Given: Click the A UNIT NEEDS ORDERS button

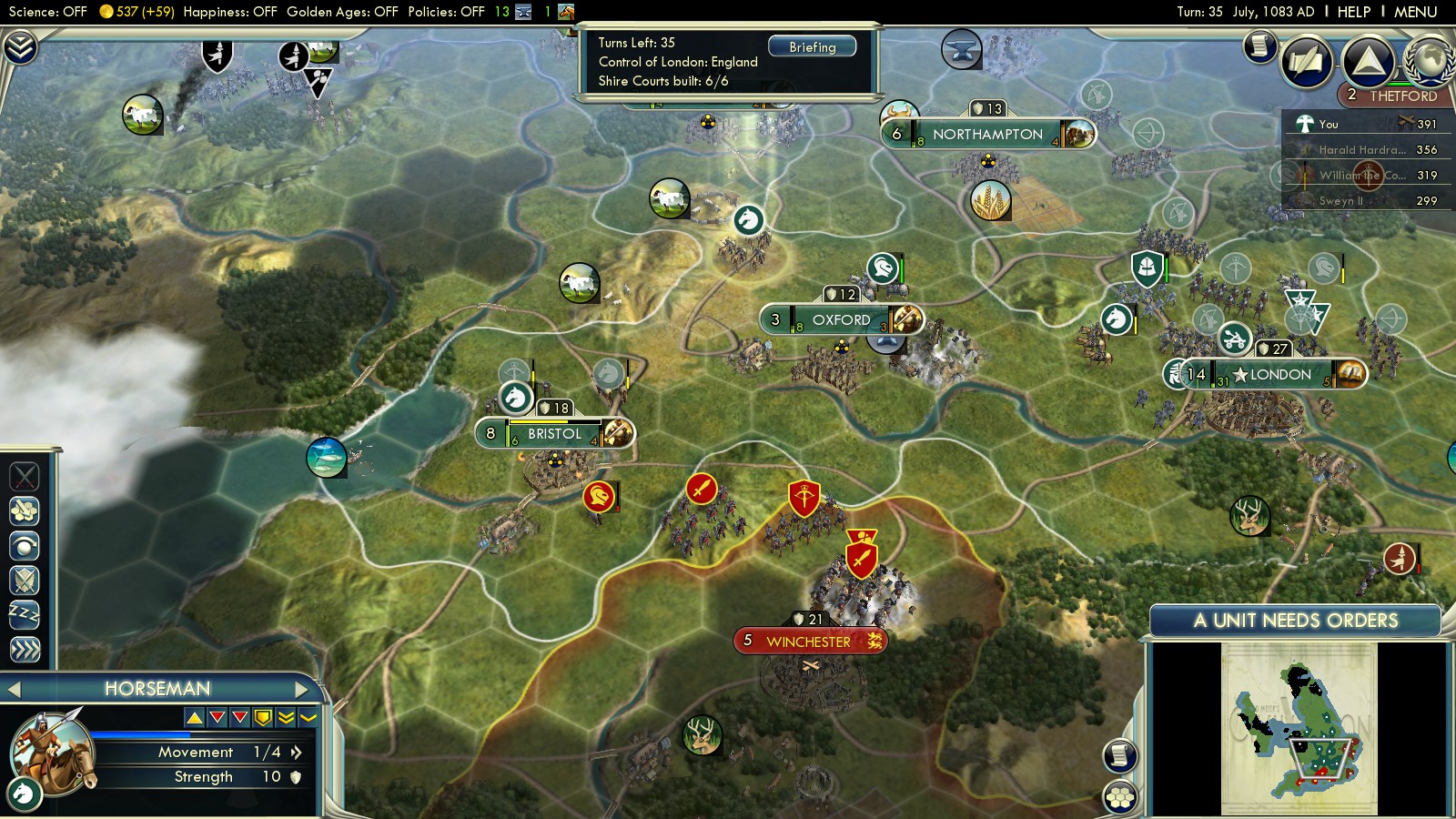Looking at the screenshot, I should pyautogui.click(x=1295, y=621).
